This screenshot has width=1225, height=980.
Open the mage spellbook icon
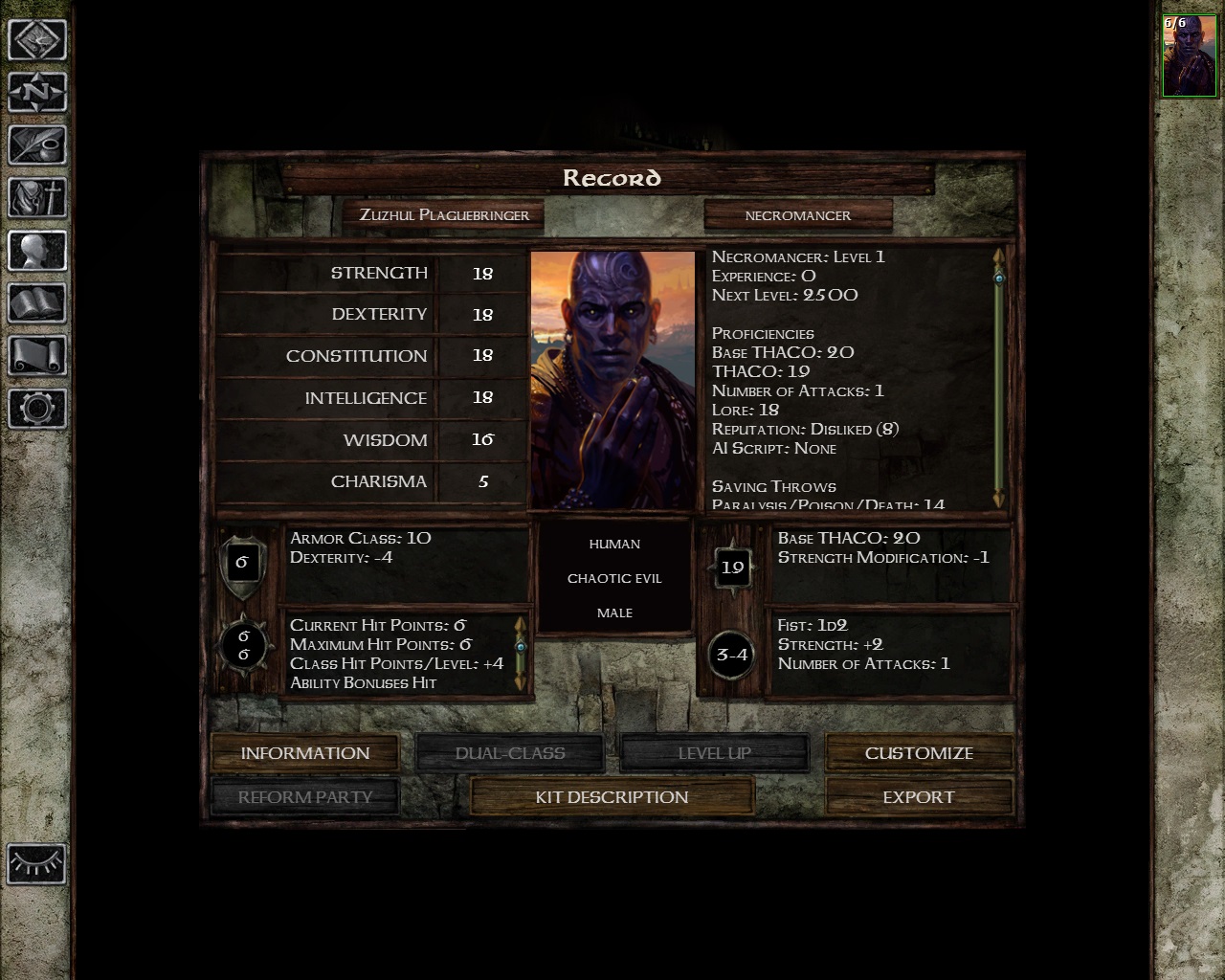37,303
